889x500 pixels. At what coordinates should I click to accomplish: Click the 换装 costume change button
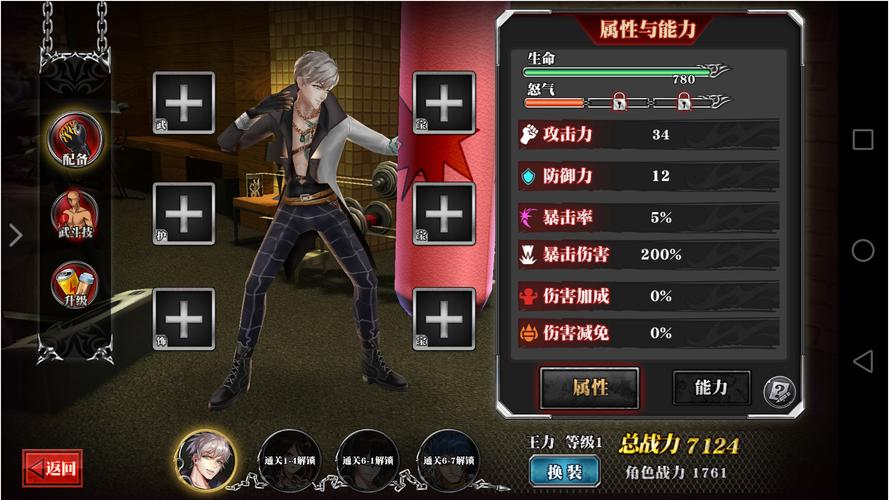click(x=565, y=471)
